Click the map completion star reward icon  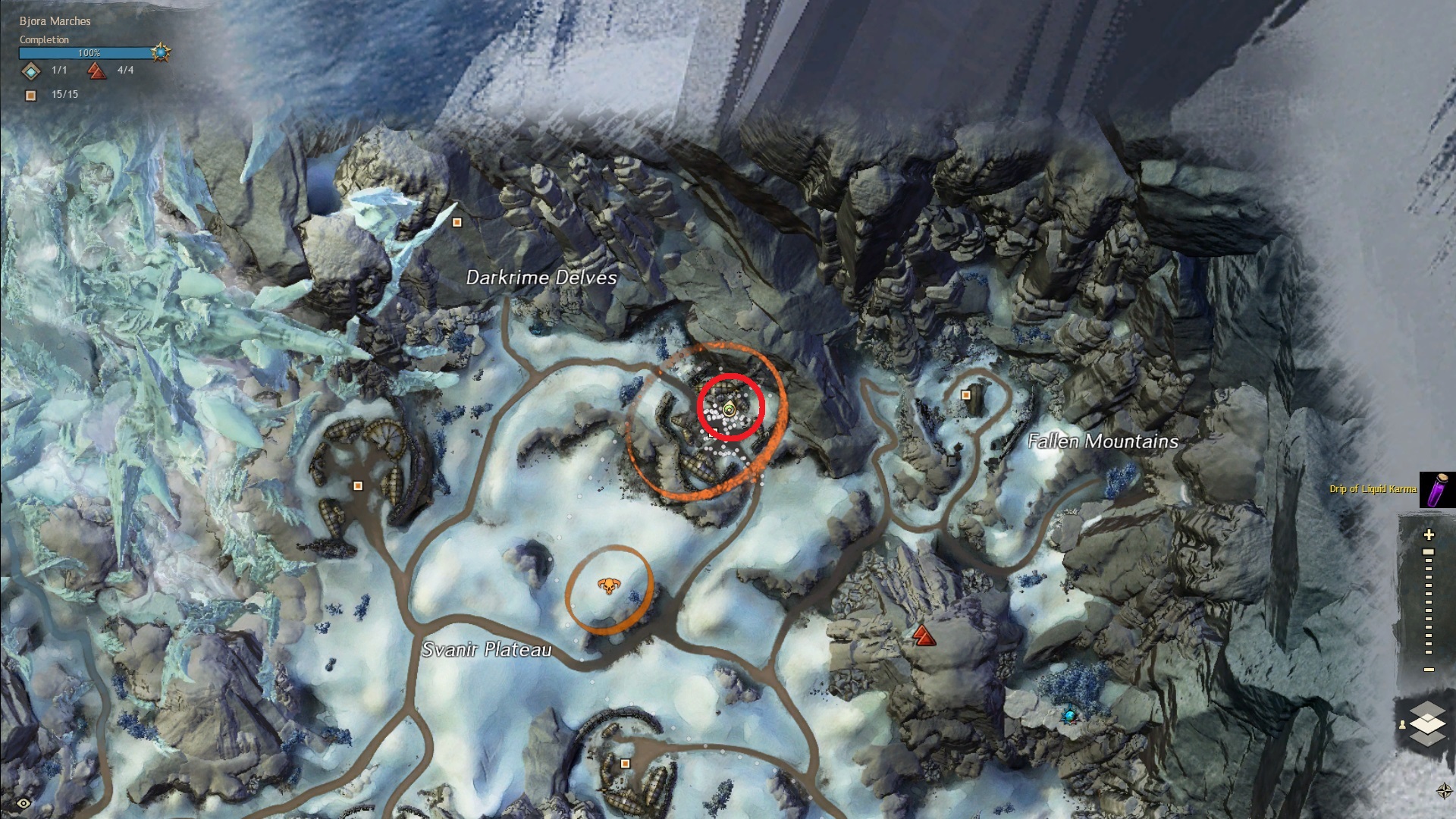click(x=161, y=53)
